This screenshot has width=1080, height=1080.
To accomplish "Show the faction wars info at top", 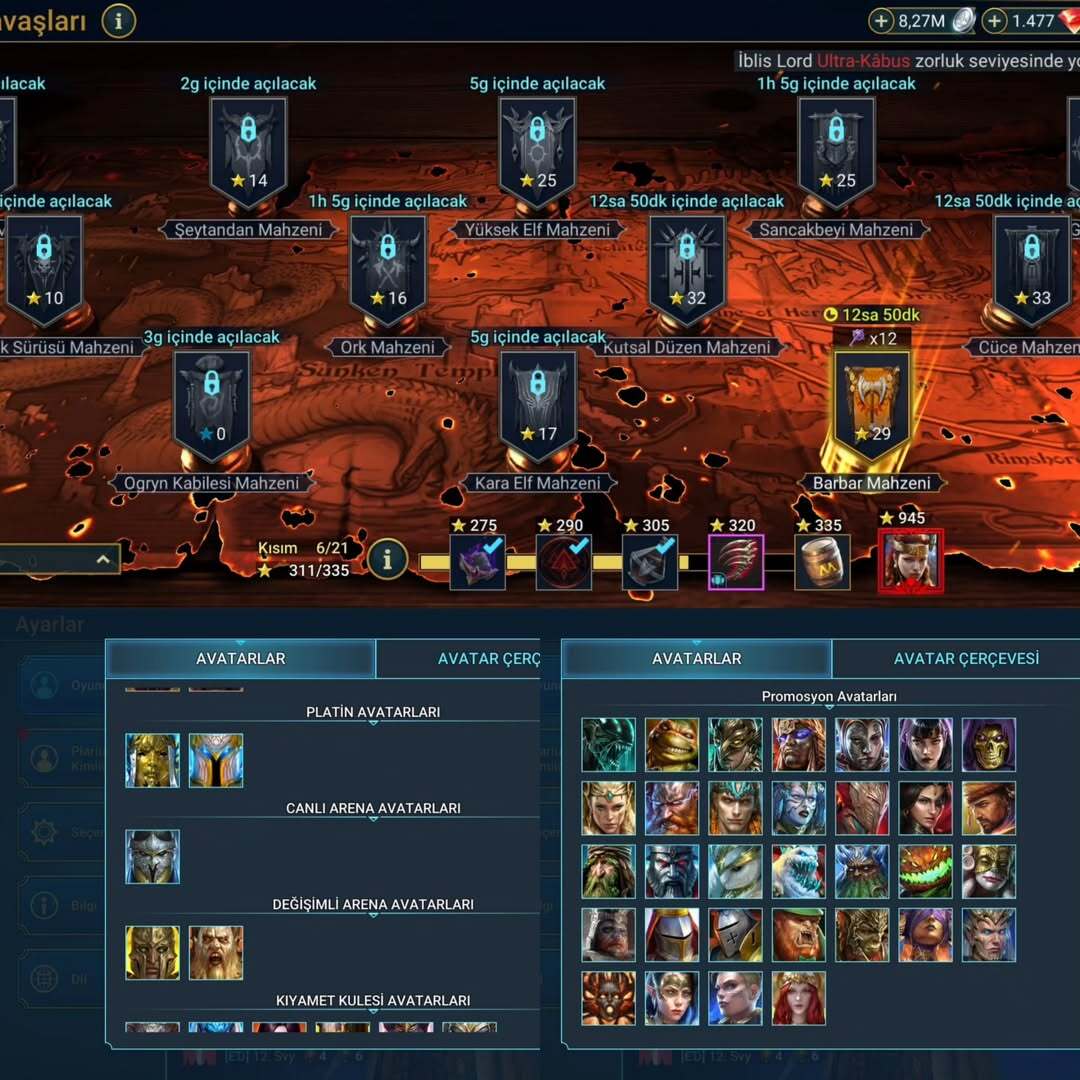I will pyautogui.click(x=118, y=20).
